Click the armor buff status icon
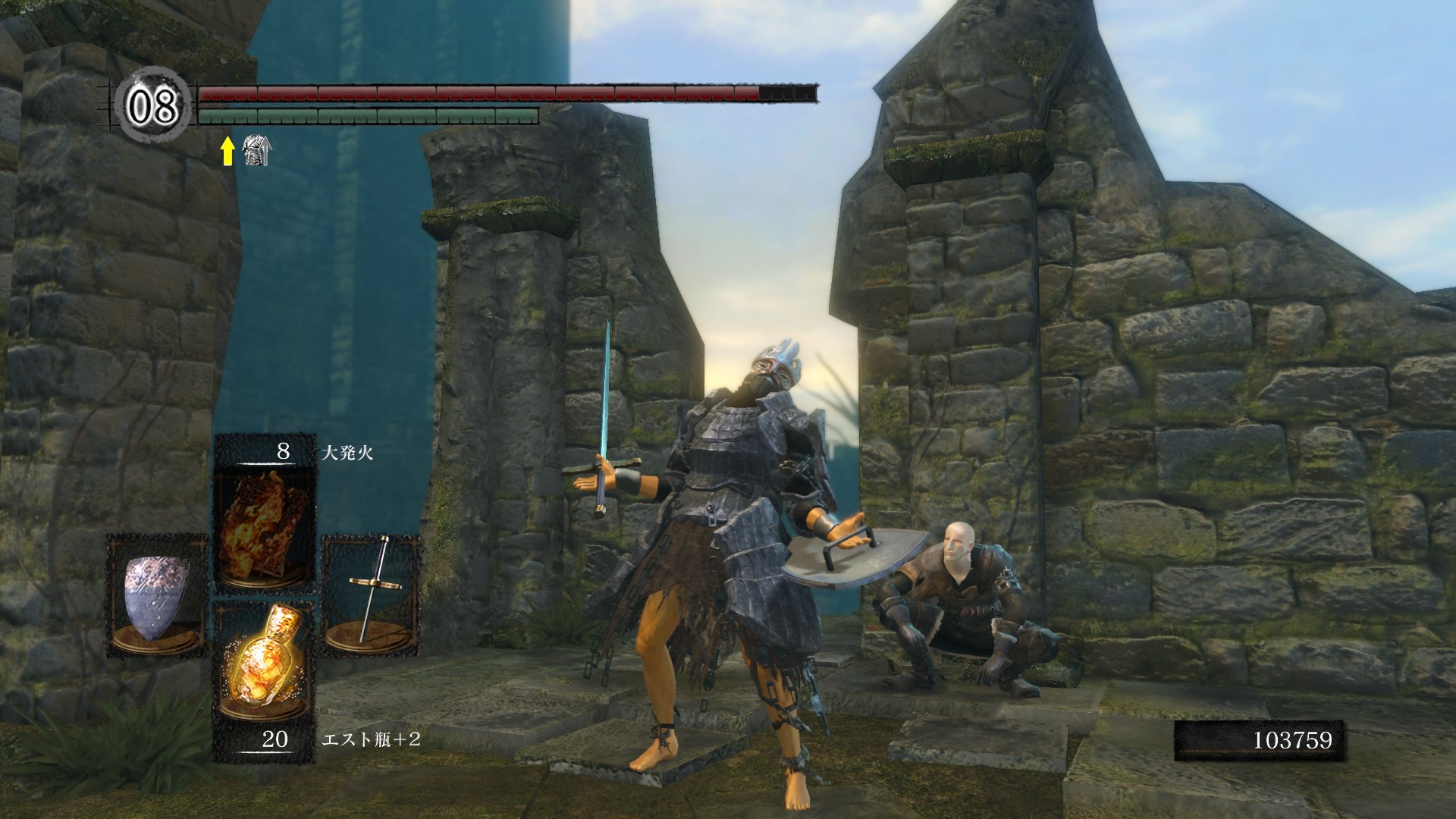 [x=256, y=151]
